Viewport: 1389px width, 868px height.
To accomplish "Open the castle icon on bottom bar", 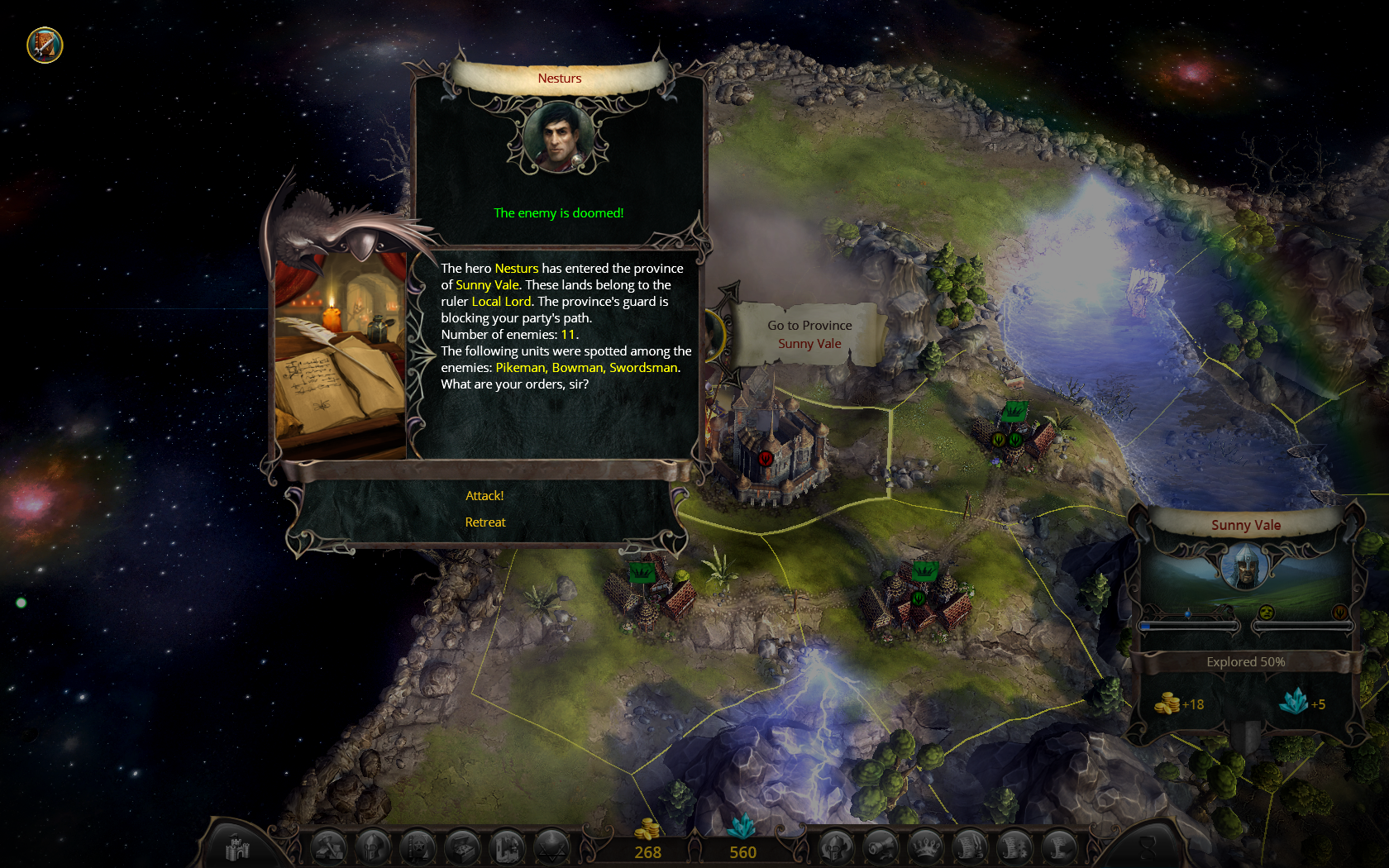I will [237, 848].
